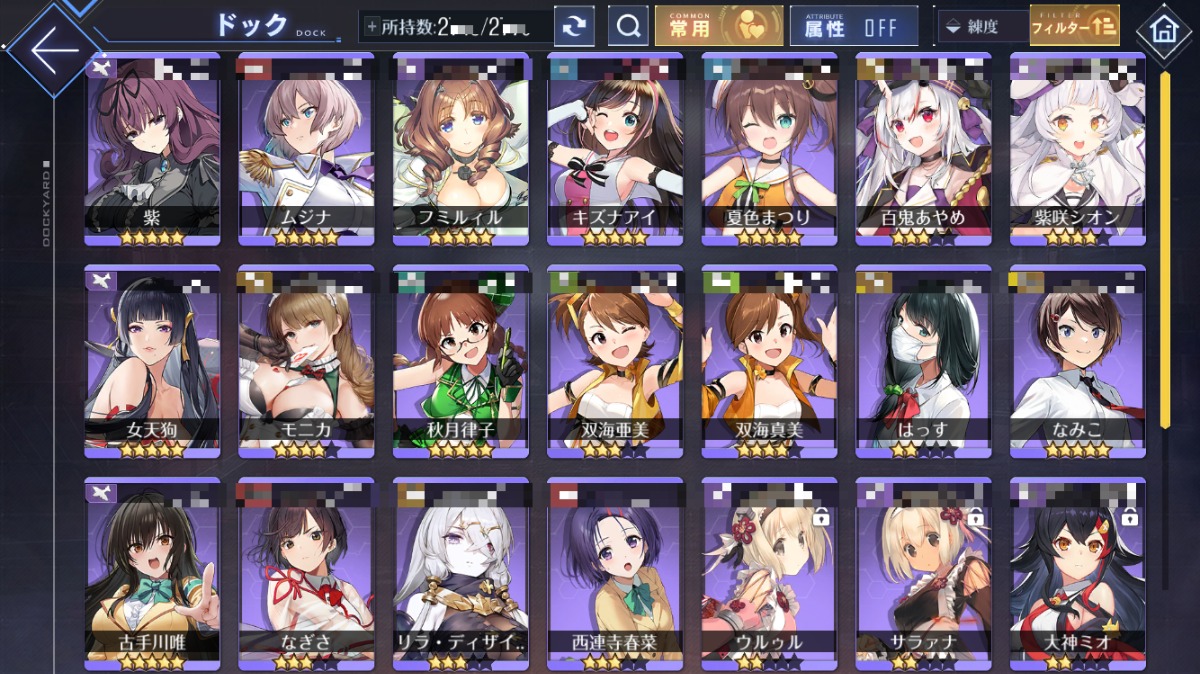This screenshot has width=1200, height=674.
Task: Click the refresh arrows button
Action: [574, 27]
